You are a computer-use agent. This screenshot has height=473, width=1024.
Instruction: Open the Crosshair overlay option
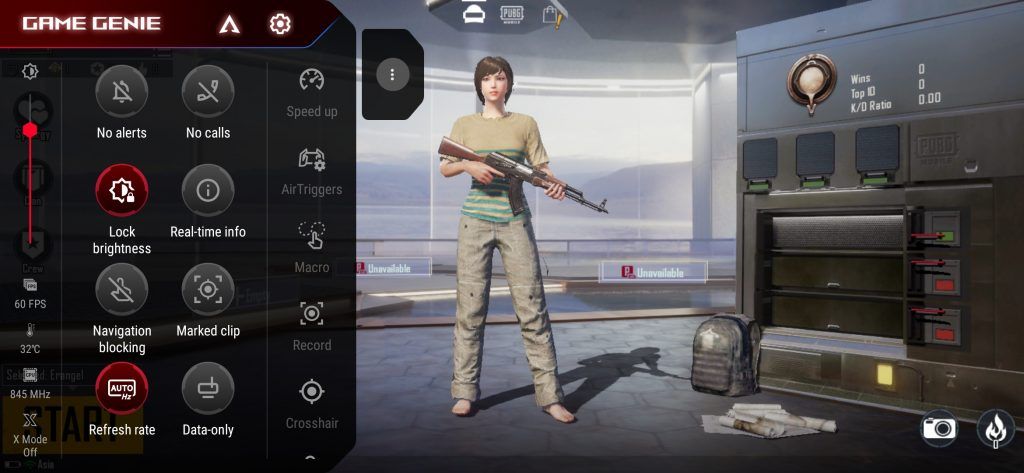pos(312,393)
